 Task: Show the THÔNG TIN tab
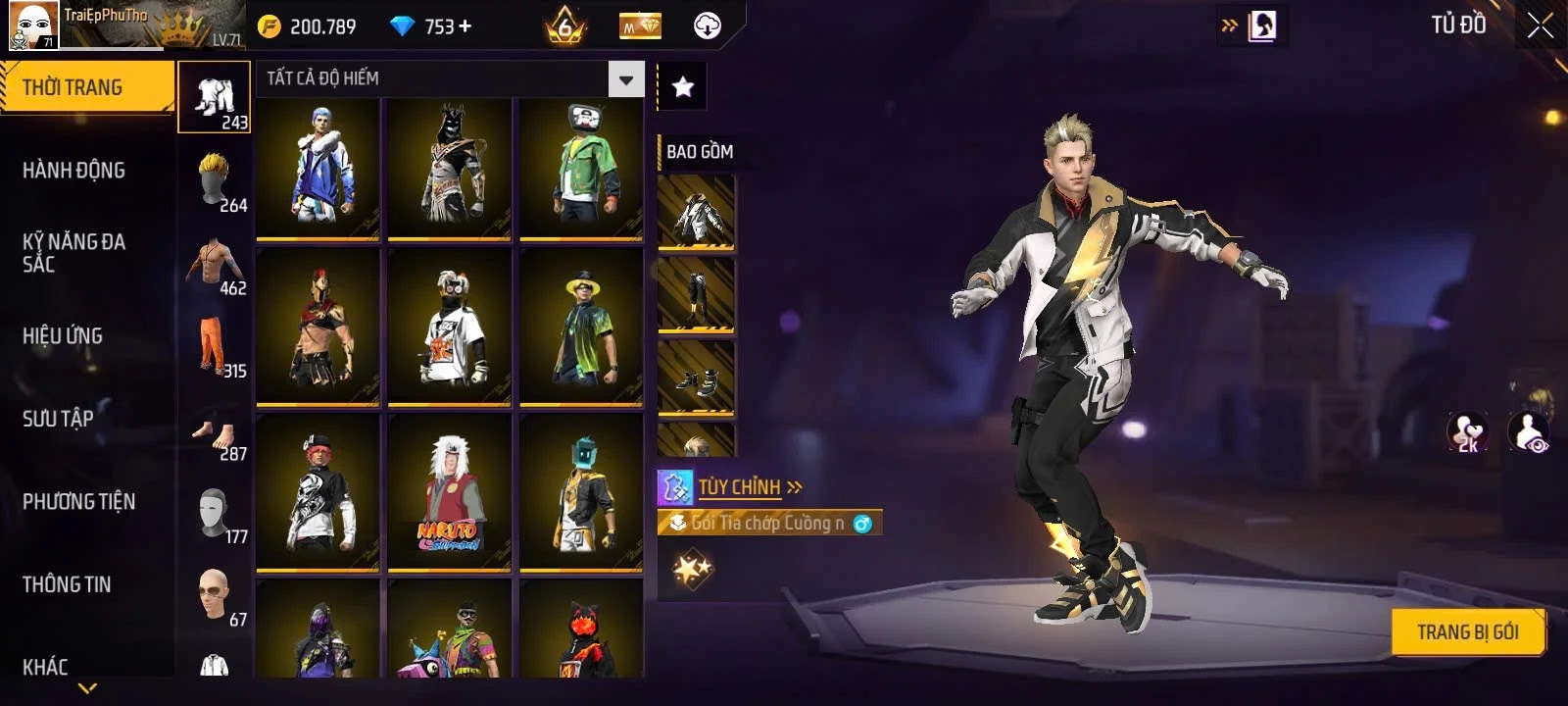click(67, 584)
